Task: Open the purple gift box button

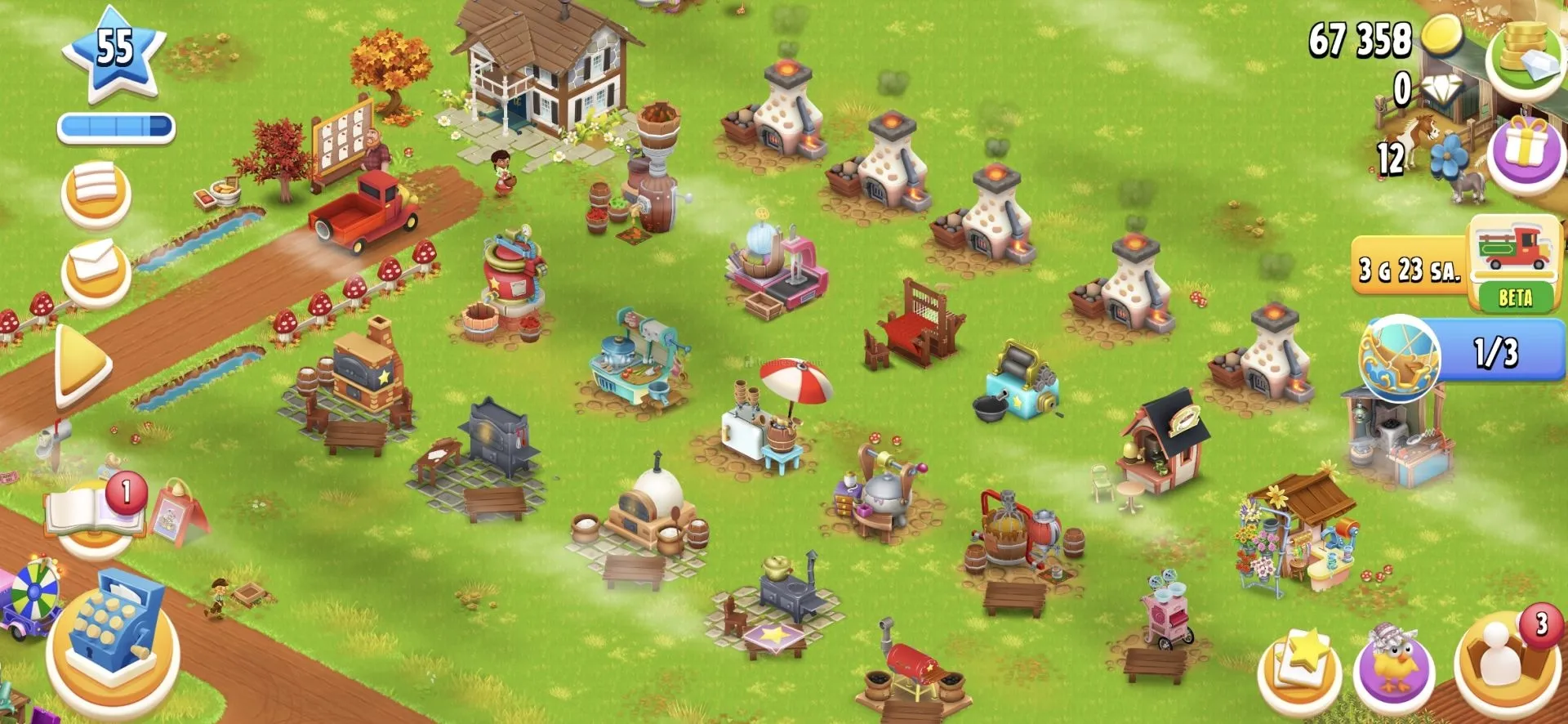Action: click(1525, 151)
